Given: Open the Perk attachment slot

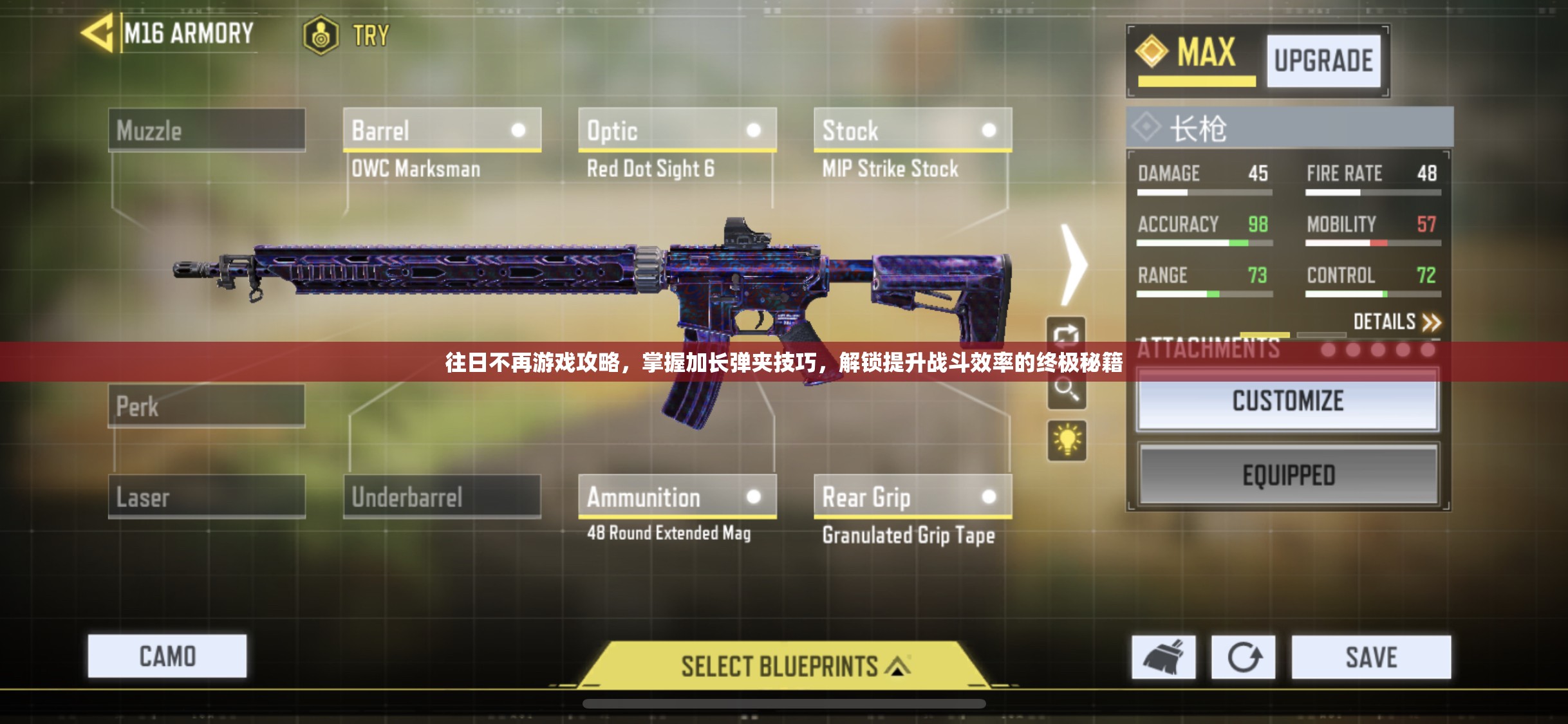Looking at the screenshot, I should [207, 406].
